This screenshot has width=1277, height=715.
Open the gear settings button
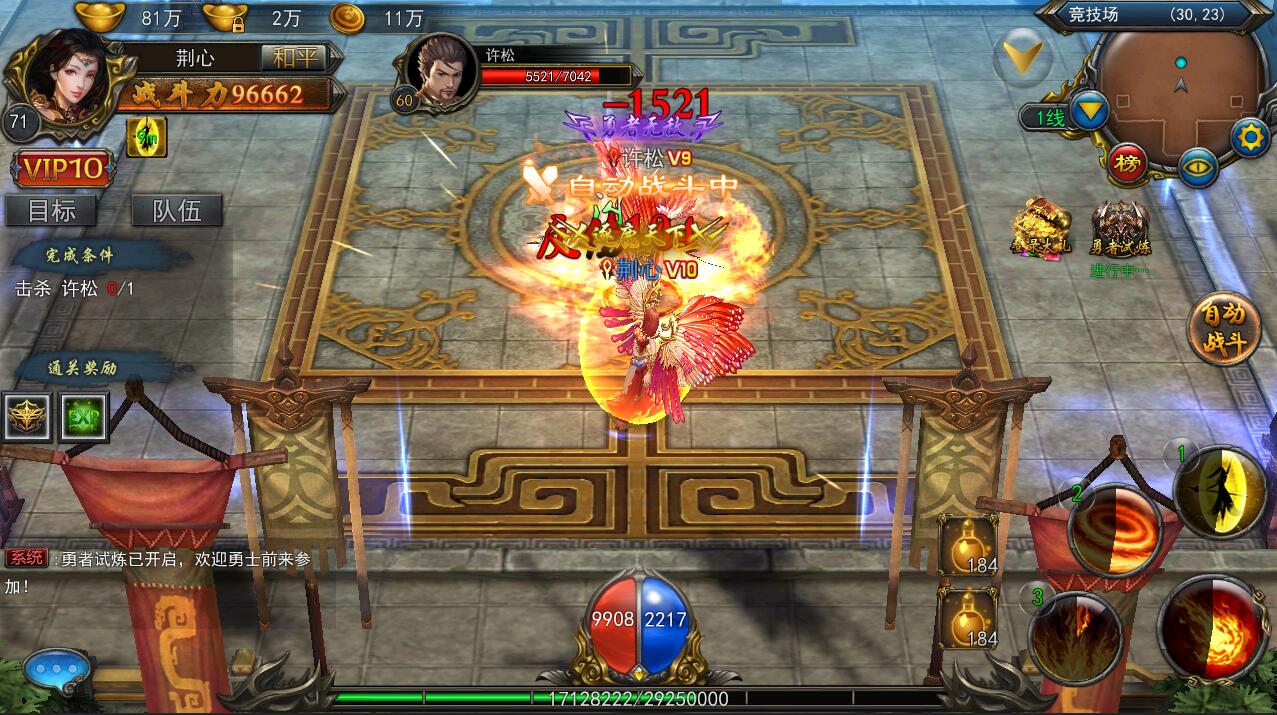tap(1250, 136)
